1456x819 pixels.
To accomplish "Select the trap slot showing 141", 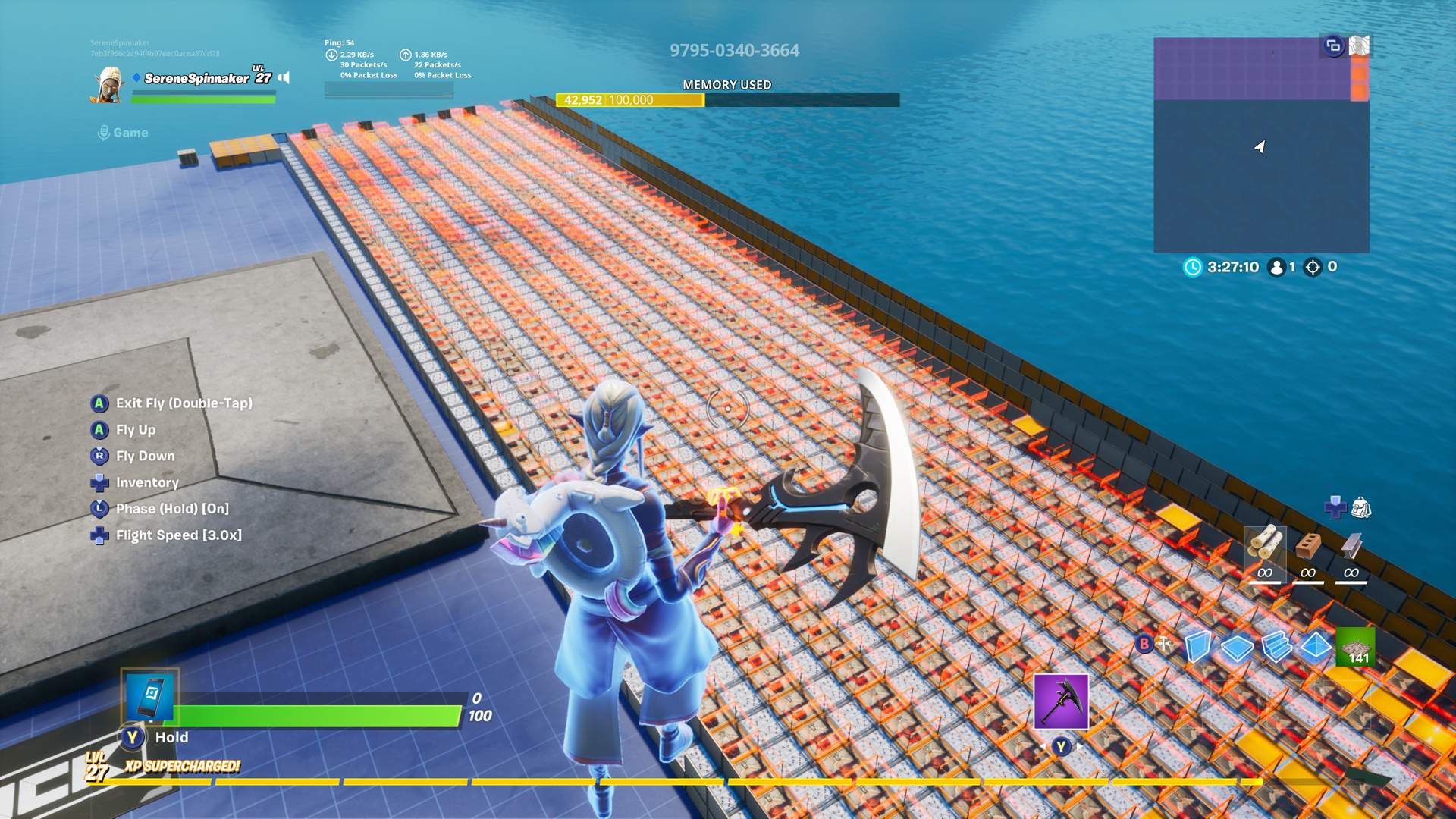I will tap(1355, 647).
